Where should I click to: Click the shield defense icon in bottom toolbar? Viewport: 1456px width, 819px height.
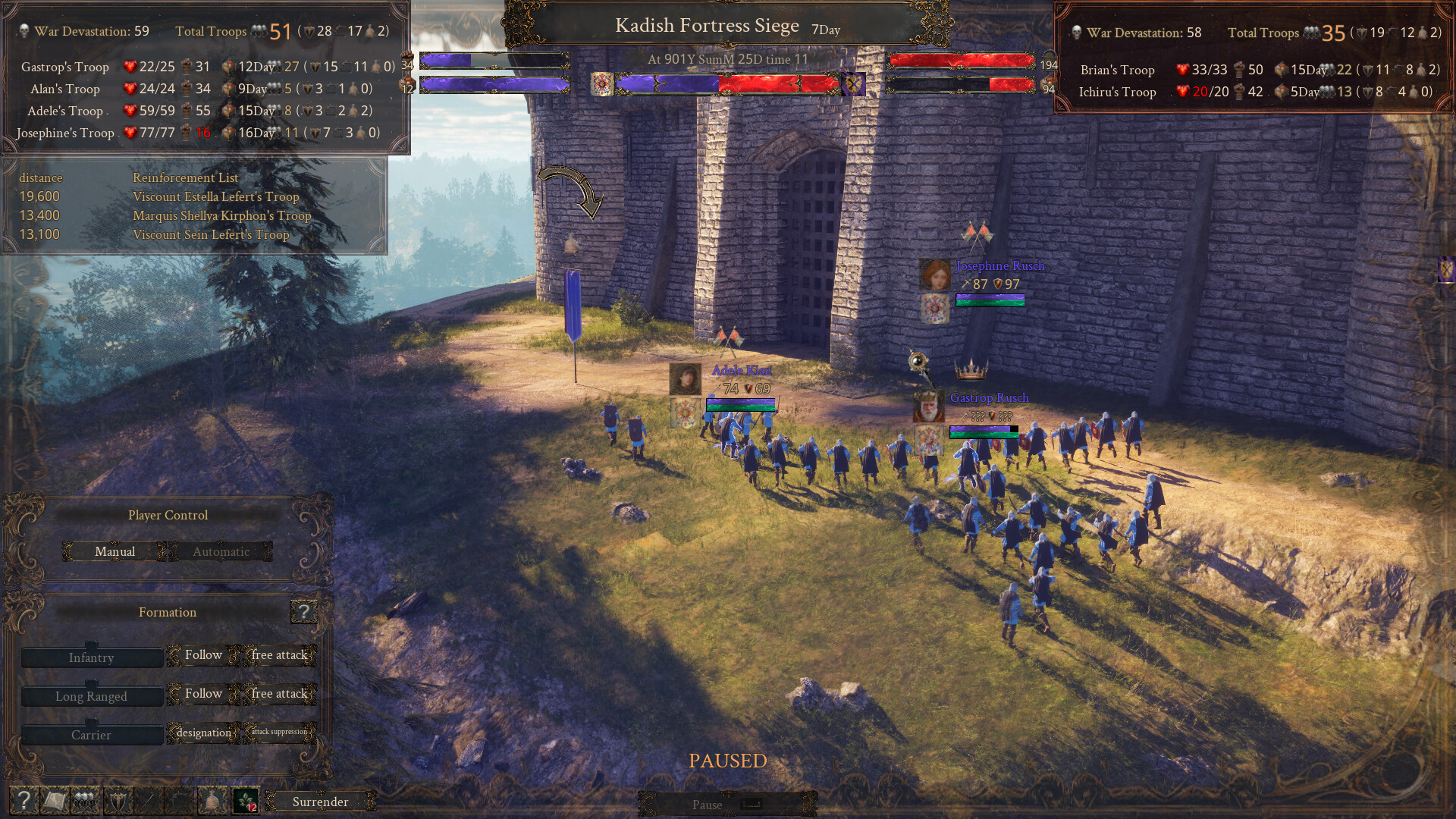(x=117, y=801)
